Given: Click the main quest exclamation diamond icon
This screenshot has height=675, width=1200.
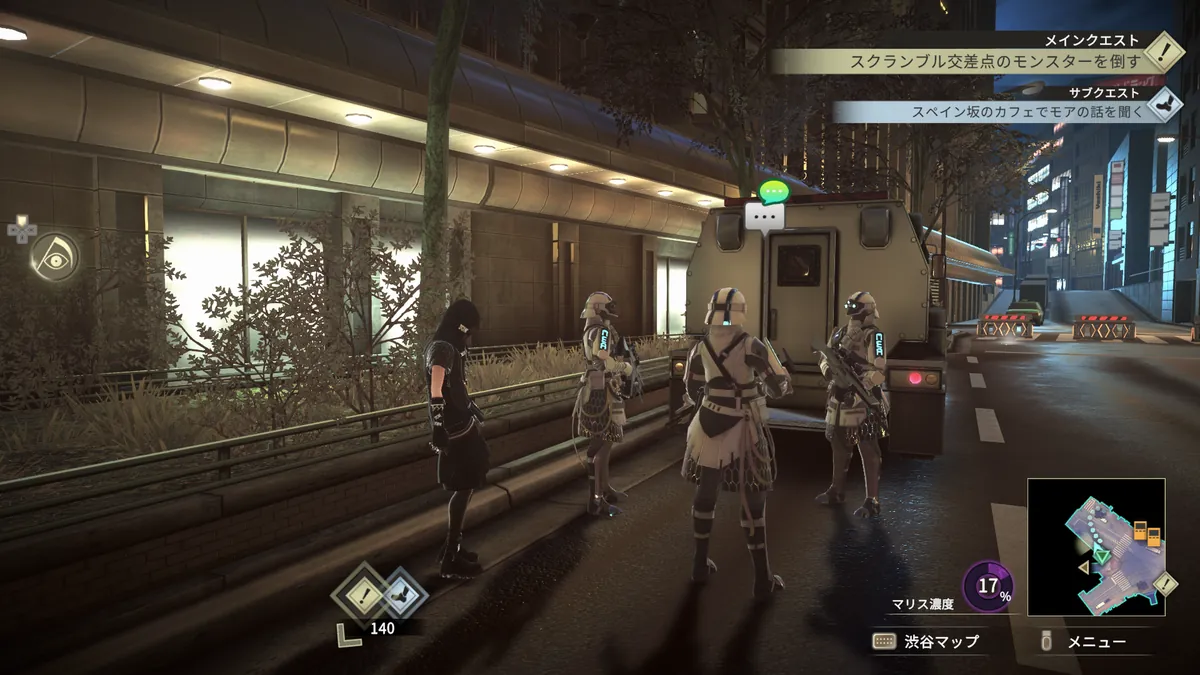Looking at the screenshot, I should pos(1163,52).
